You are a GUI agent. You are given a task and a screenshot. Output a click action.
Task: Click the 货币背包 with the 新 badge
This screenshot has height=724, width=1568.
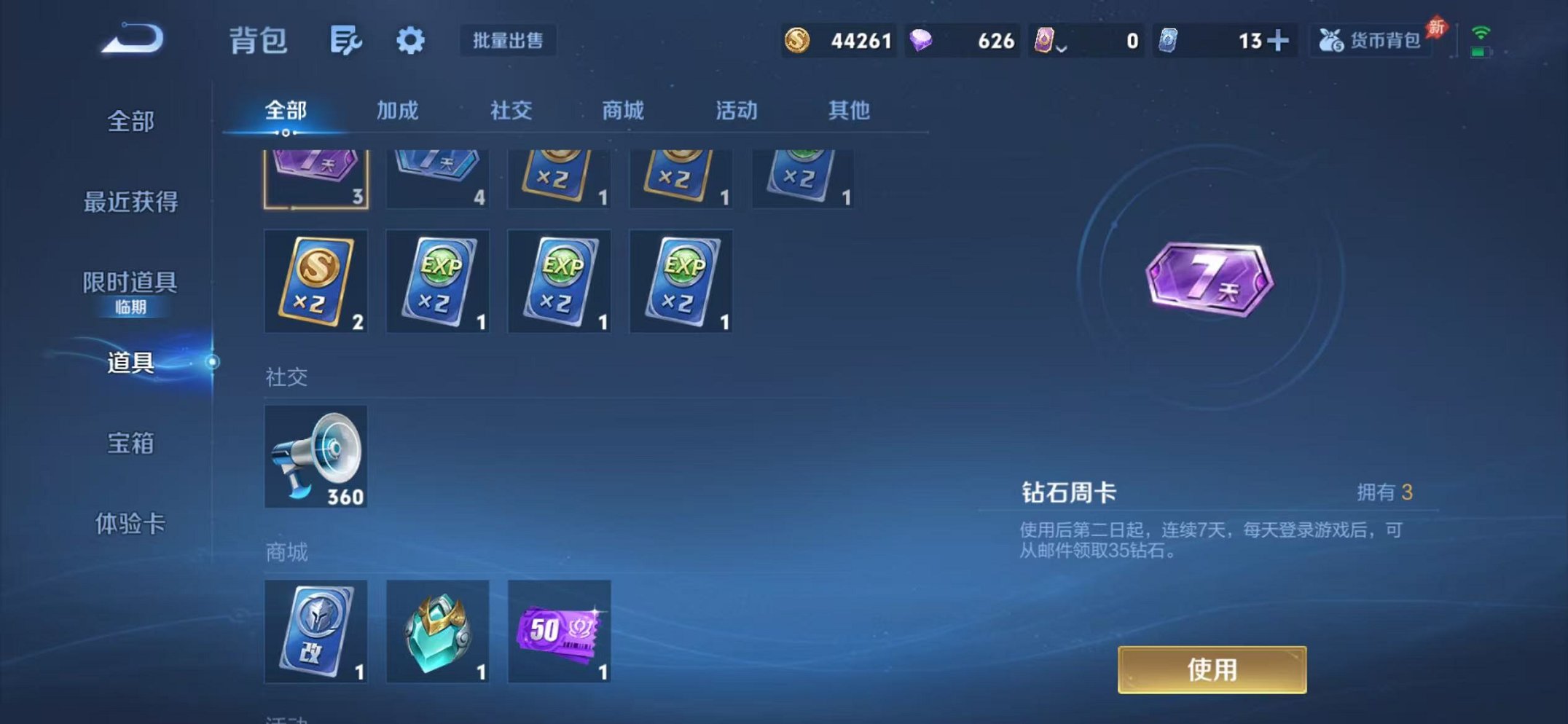(x=1372, y=42)
